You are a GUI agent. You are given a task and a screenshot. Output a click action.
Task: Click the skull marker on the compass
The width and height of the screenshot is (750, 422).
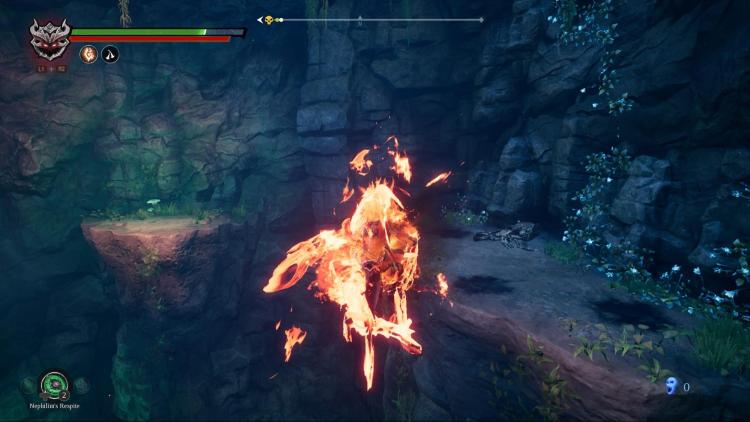point(268,20)
